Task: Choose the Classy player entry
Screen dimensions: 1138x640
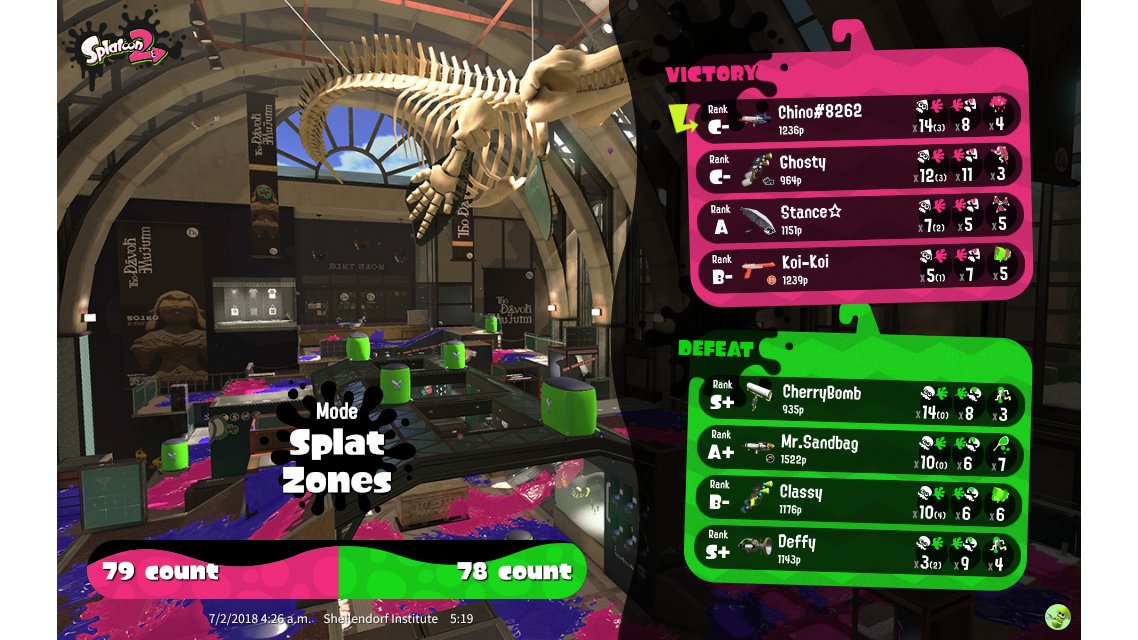Action: (860, 500)
